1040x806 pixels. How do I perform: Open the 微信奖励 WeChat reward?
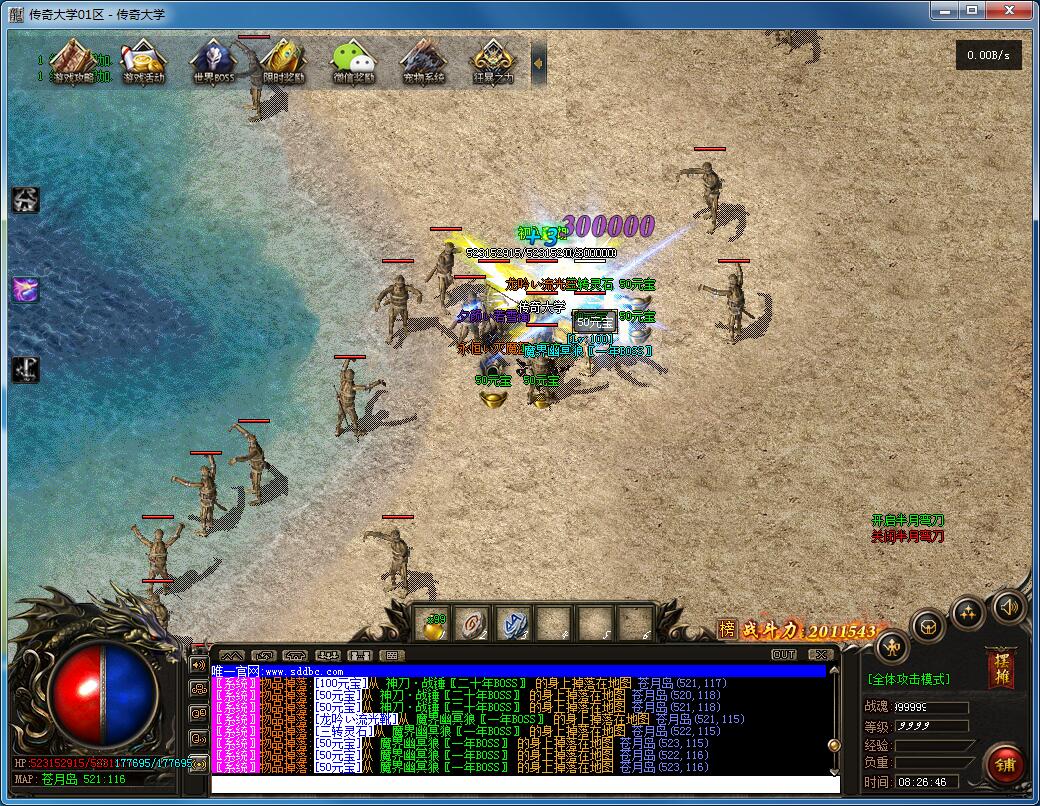[354, 61]
